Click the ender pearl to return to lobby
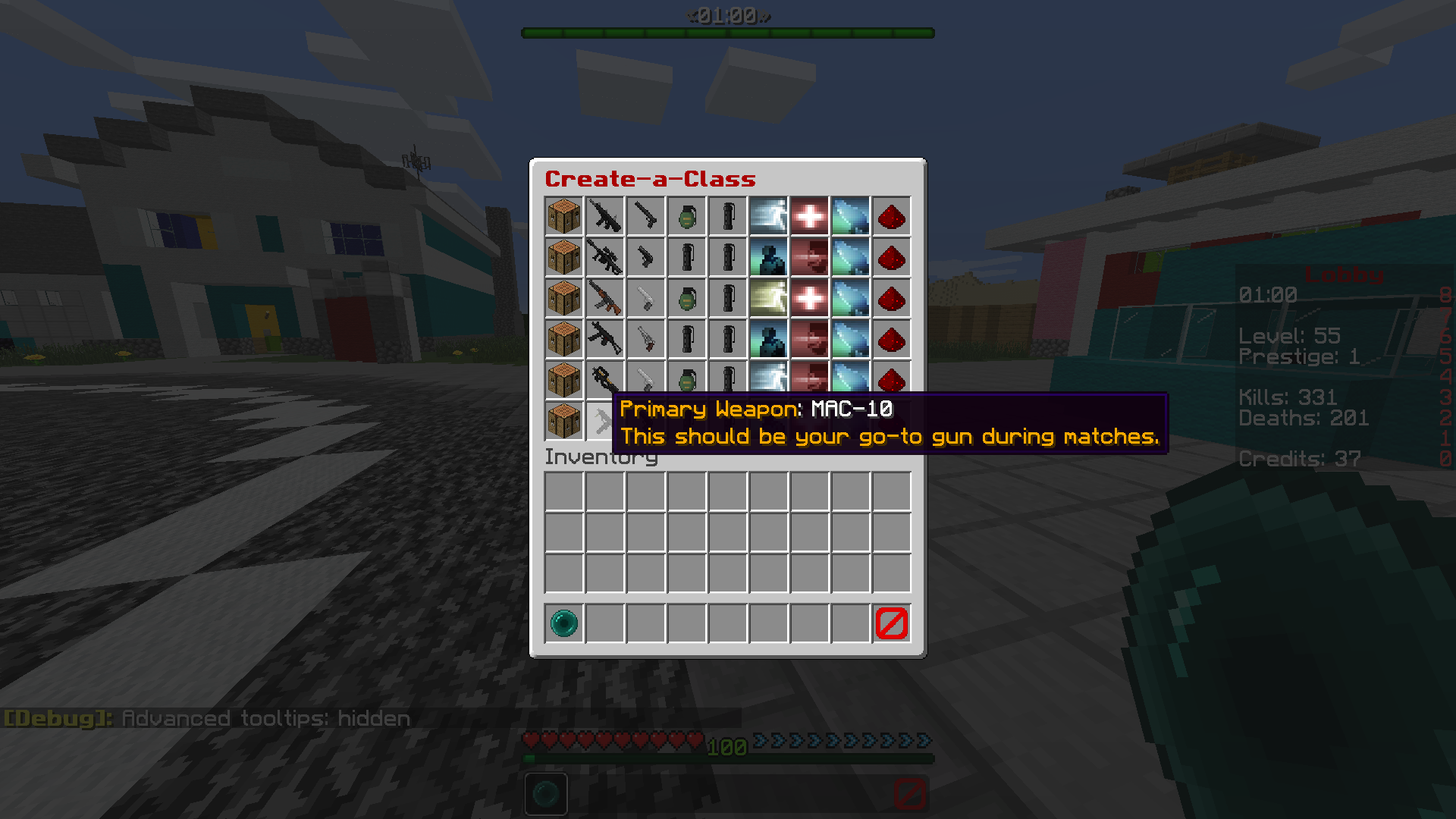Viewport: 1456px width, 819px height. coord(563,623)
